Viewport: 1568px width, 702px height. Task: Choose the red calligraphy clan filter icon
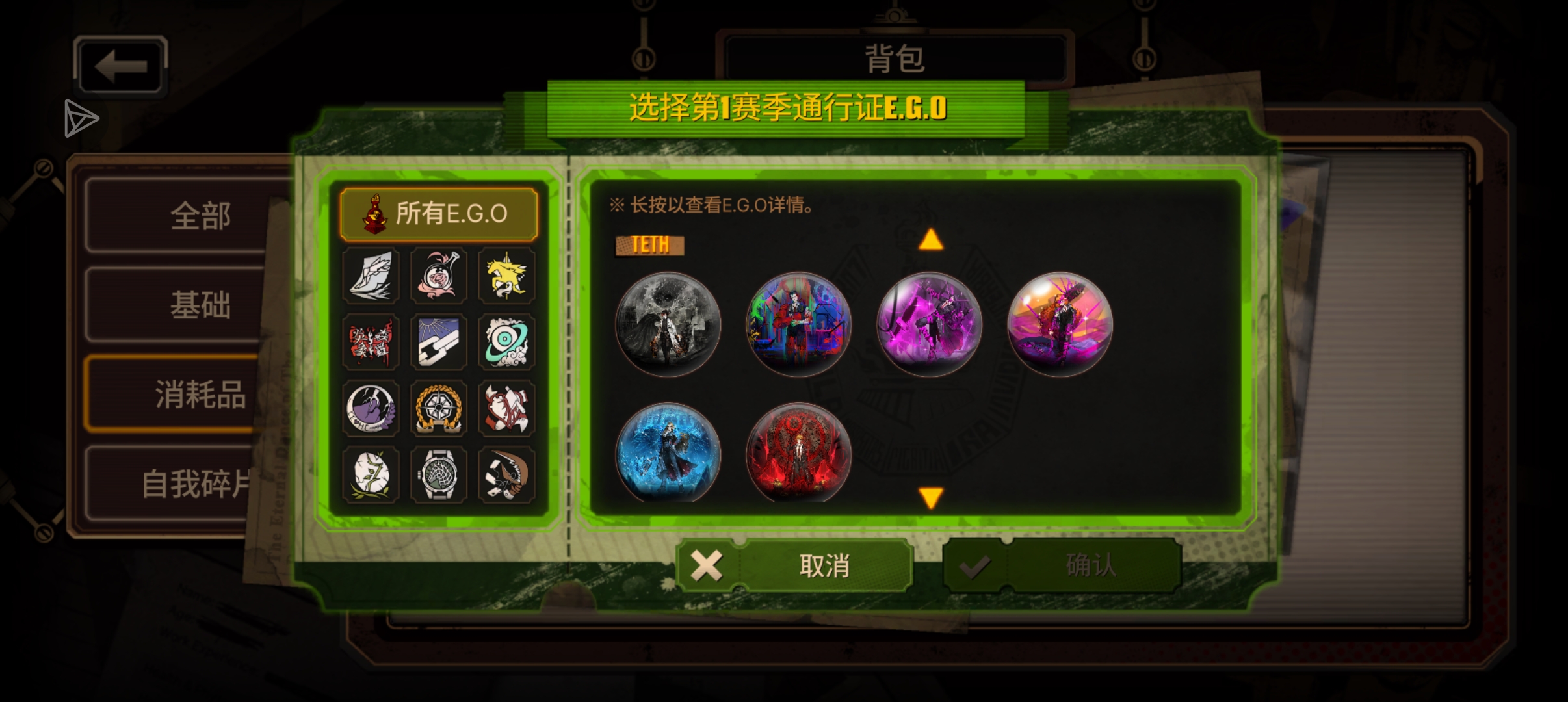371,343
